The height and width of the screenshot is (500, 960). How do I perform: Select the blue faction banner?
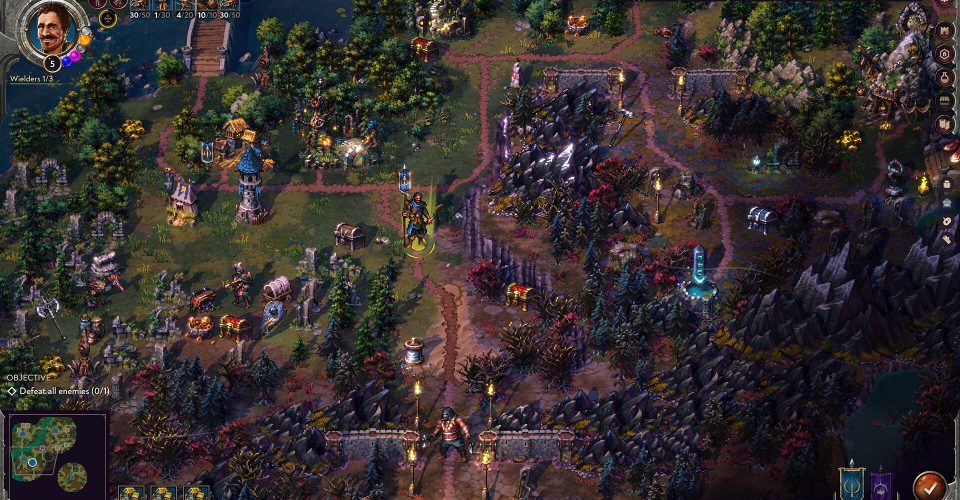tap(851, 481)
